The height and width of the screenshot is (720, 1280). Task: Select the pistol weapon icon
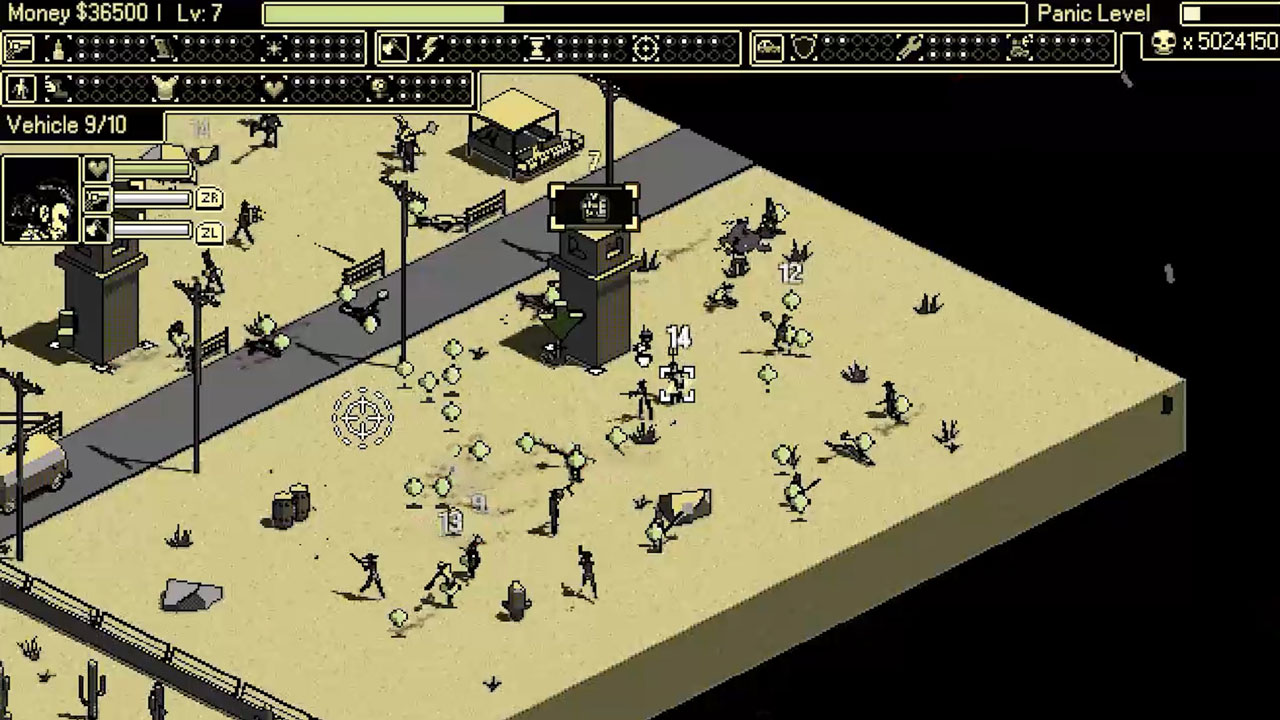point(18,48)
